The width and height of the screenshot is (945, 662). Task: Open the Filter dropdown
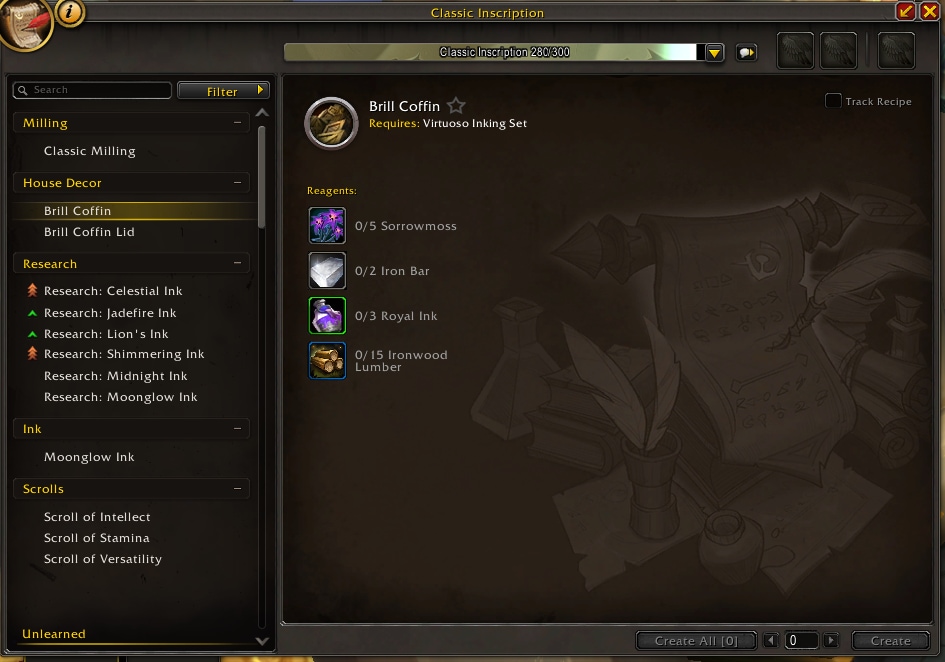coord(223,91)
